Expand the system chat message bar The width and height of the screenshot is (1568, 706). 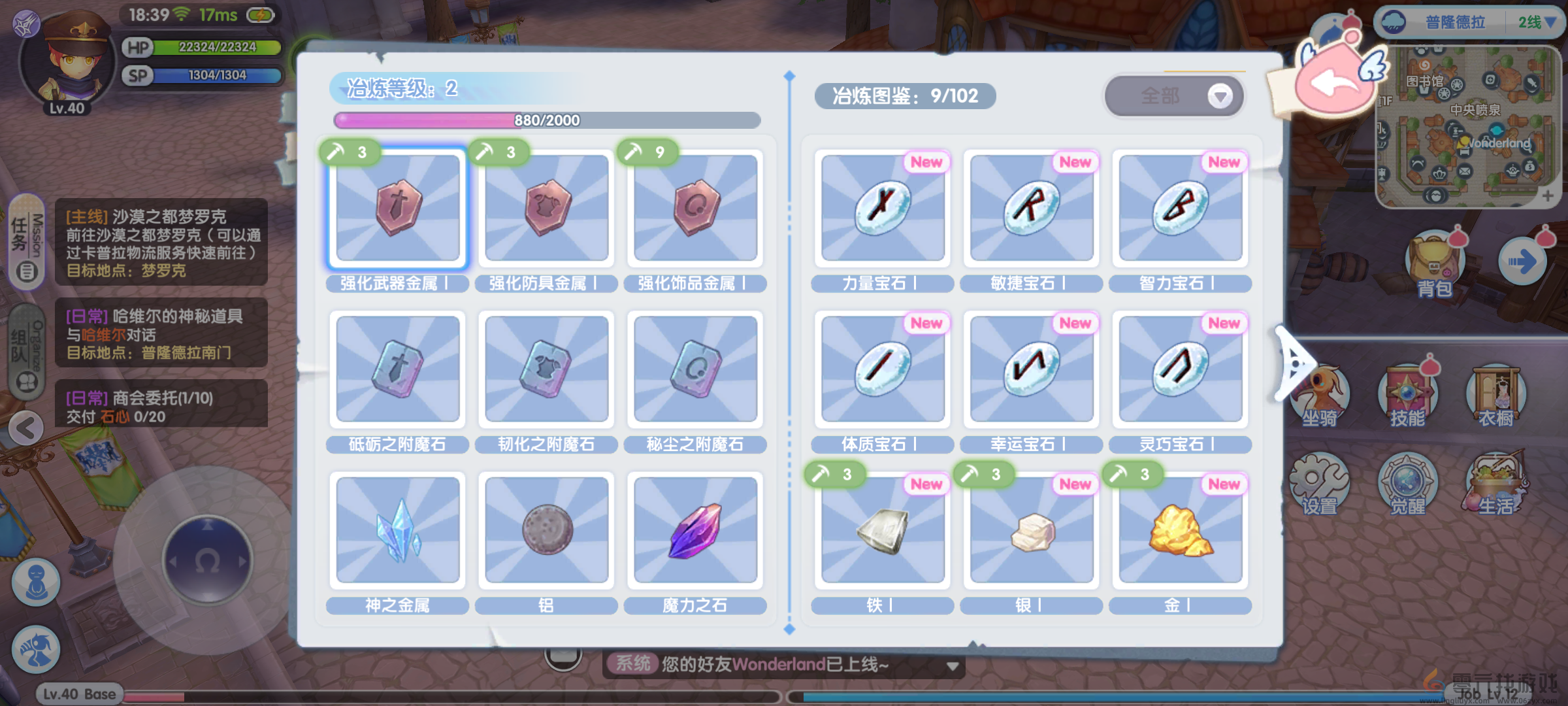point(953,665)
